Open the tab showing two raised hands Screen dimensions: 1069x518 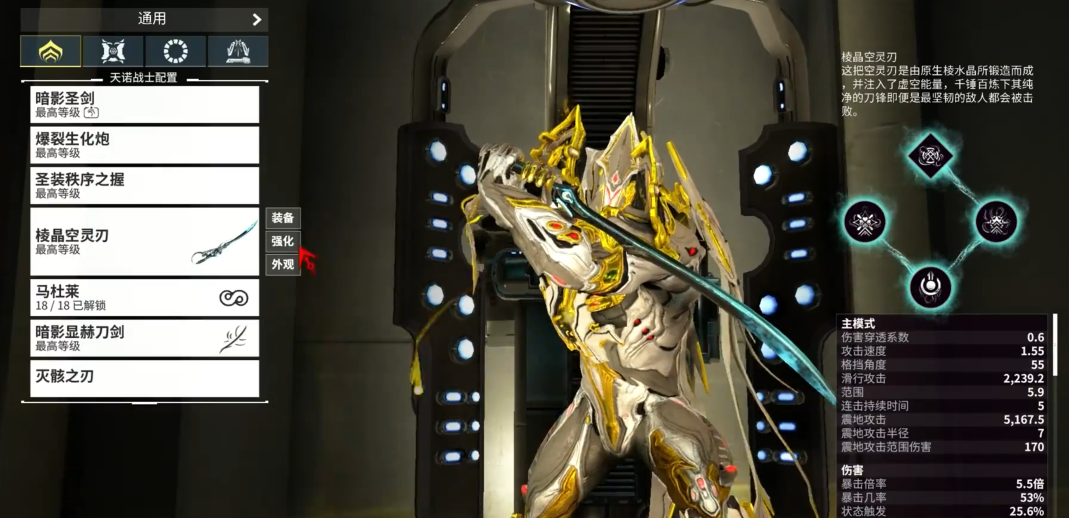(238, 51)
